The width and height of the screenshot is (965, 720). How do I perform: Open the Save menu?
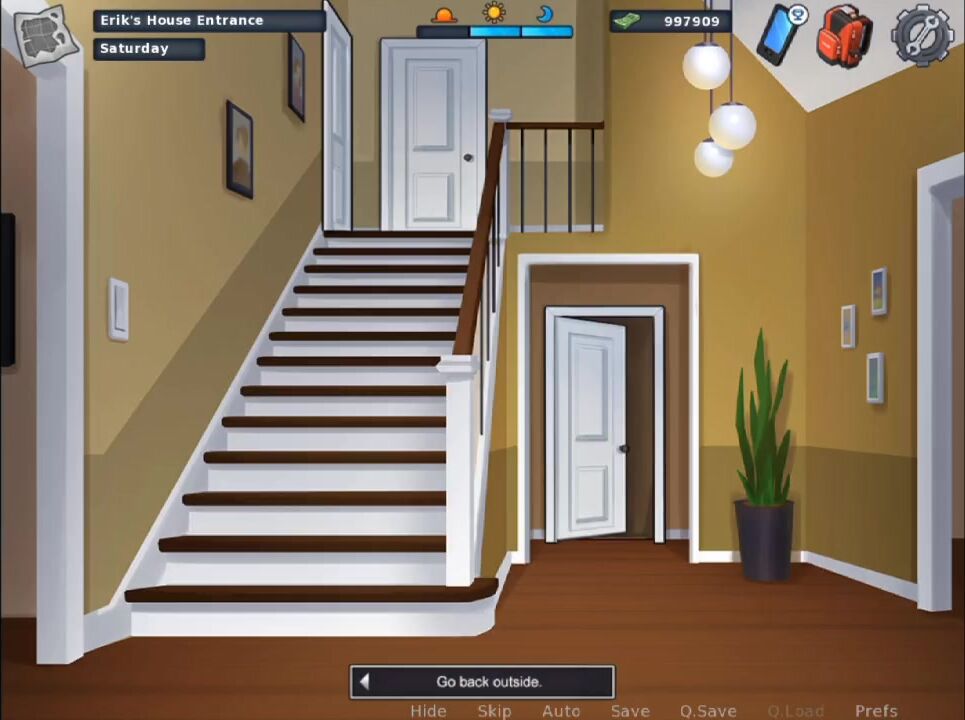(x=630, y=711)
